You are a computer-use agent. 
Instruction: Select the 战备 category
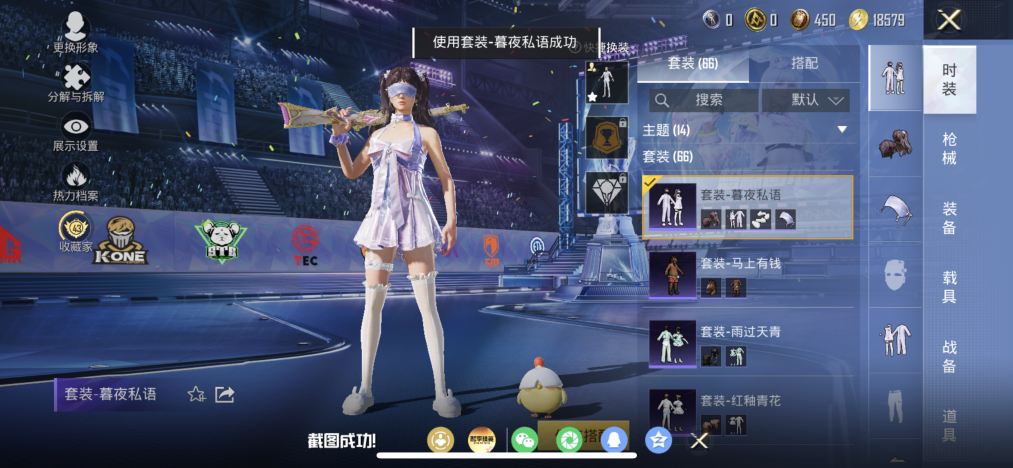949,355
